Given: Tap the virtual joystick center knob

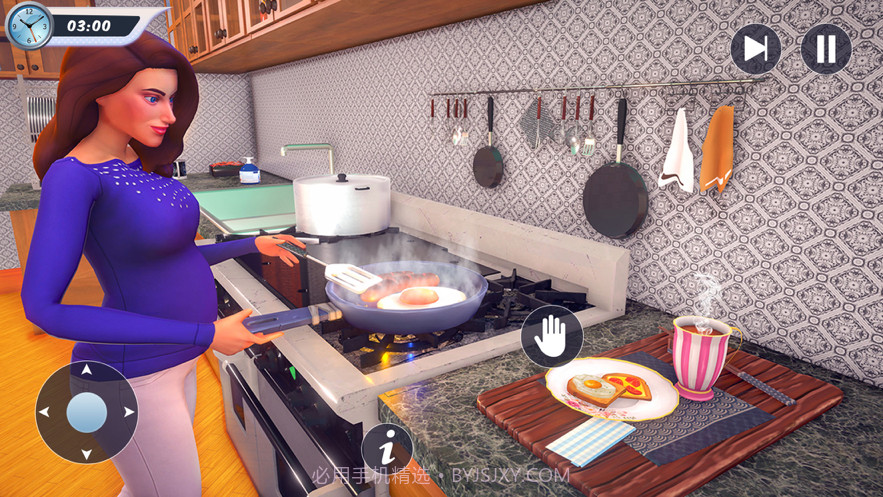Looking at the screenshot, I should coord(87,412).
